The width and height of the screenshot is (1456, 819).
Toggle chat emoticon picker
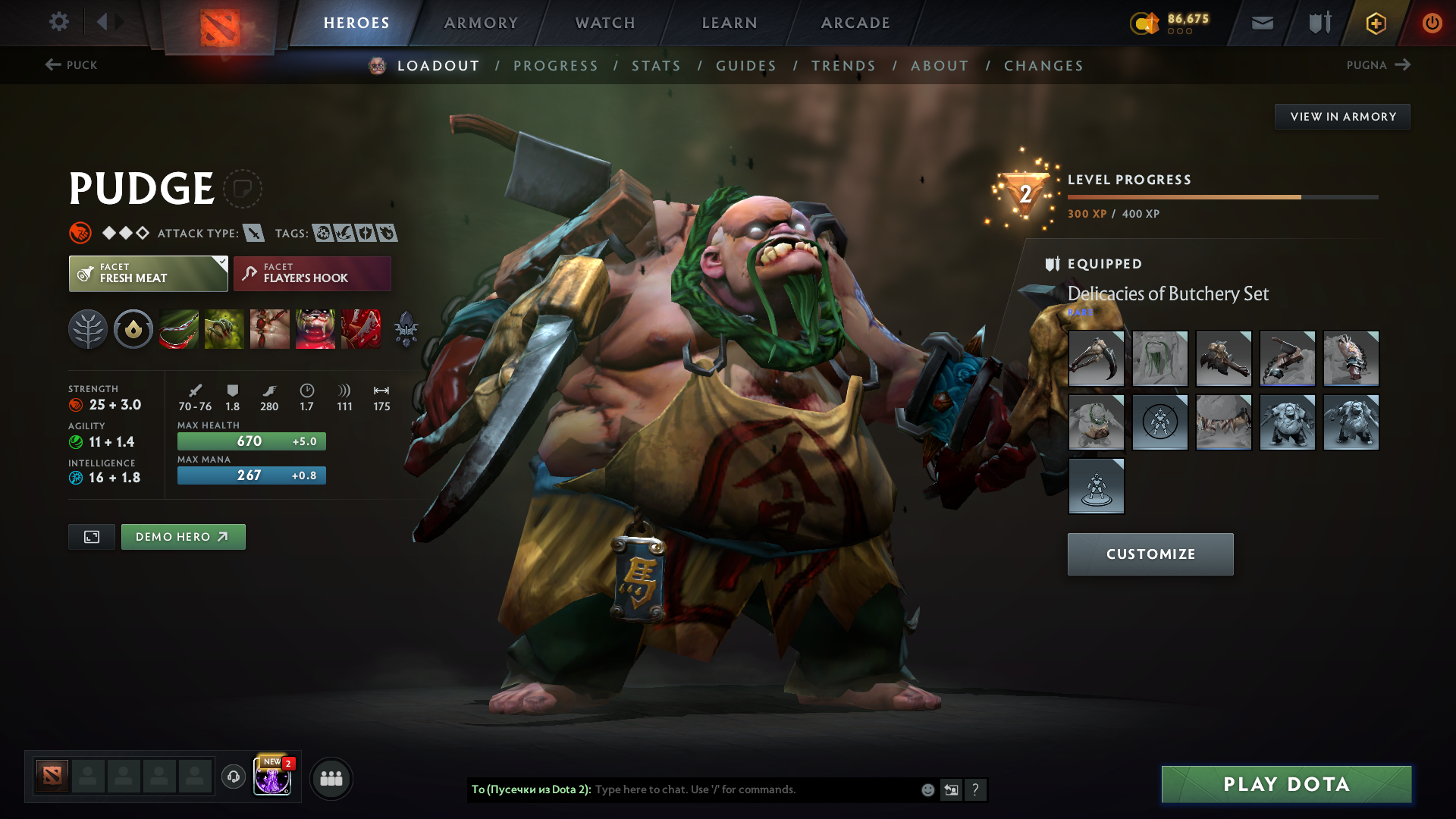click(927, 789)
